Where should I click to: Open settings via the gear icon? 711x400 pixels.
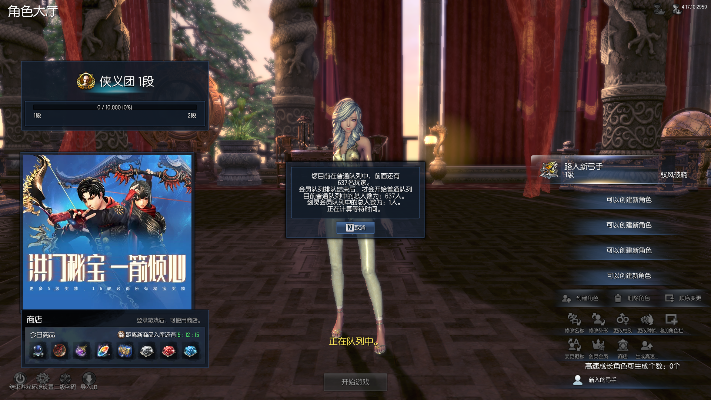click(x=43, y=378)
